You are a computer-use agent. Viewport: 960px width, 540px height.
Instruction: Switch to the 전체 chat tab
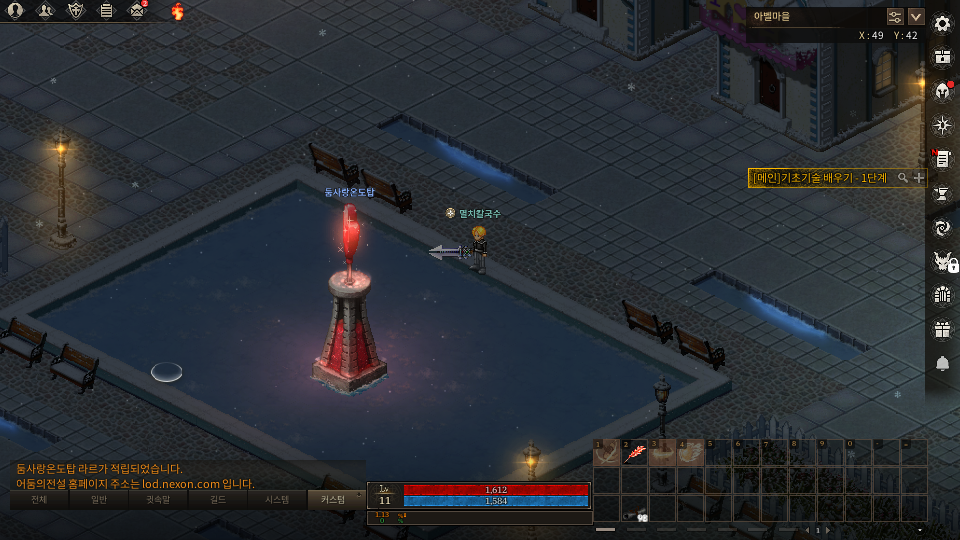click(x=39, y=499)
